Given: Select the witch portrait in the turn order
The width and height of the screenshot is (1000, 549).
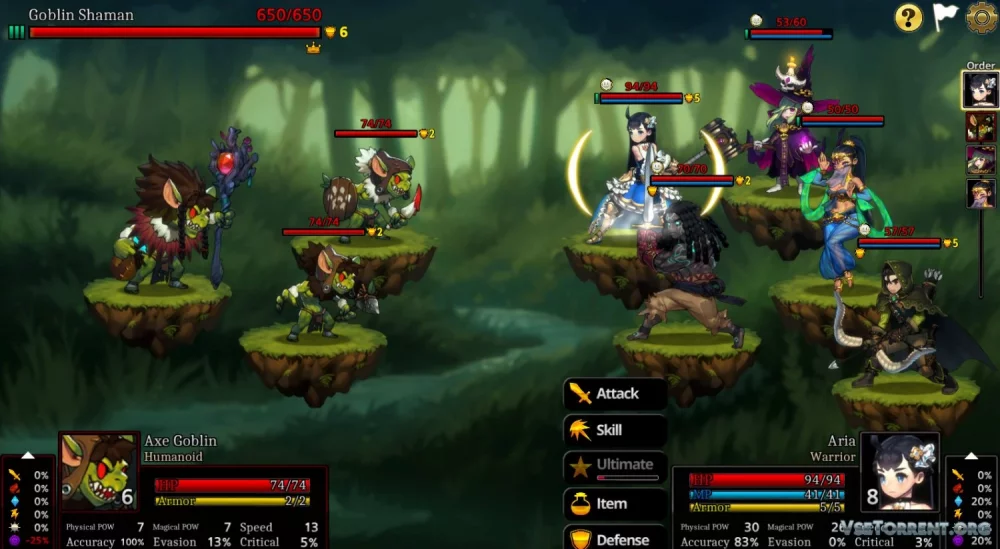Looking at the screenshot, I should pyautogui.click(x=980, y=160).
